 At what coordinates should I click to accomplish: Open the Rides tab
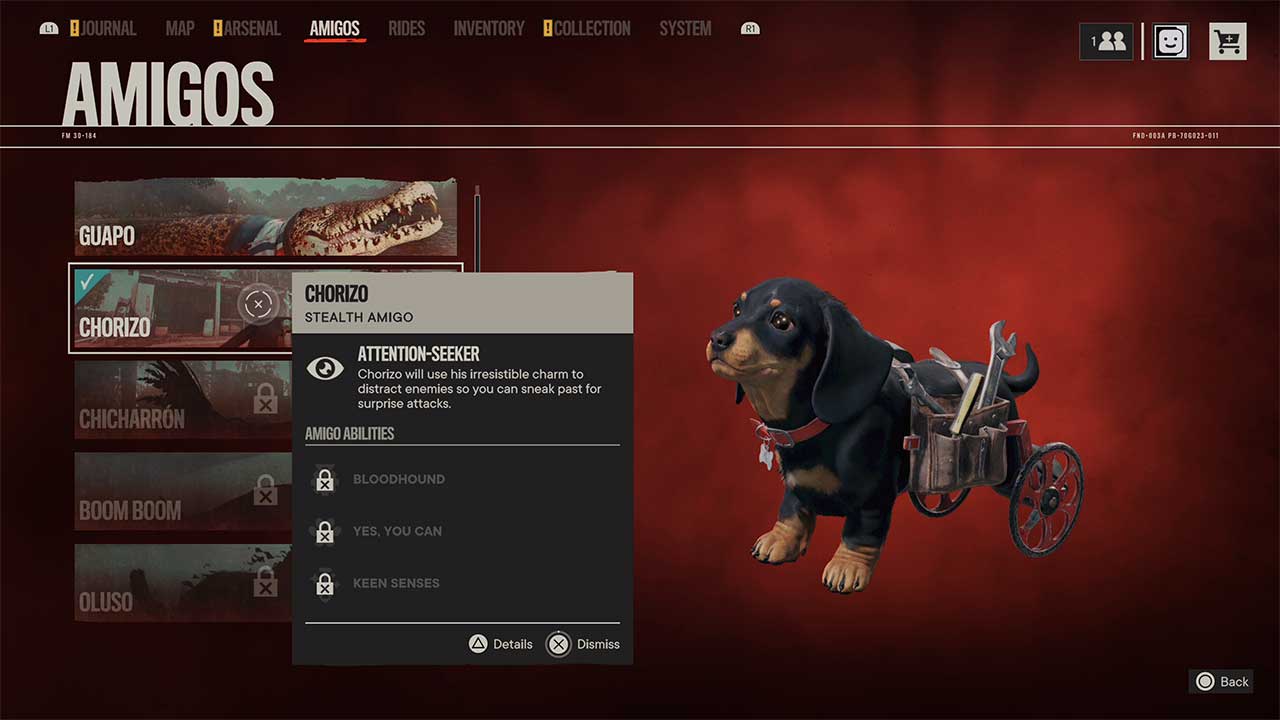click(406, 28)
